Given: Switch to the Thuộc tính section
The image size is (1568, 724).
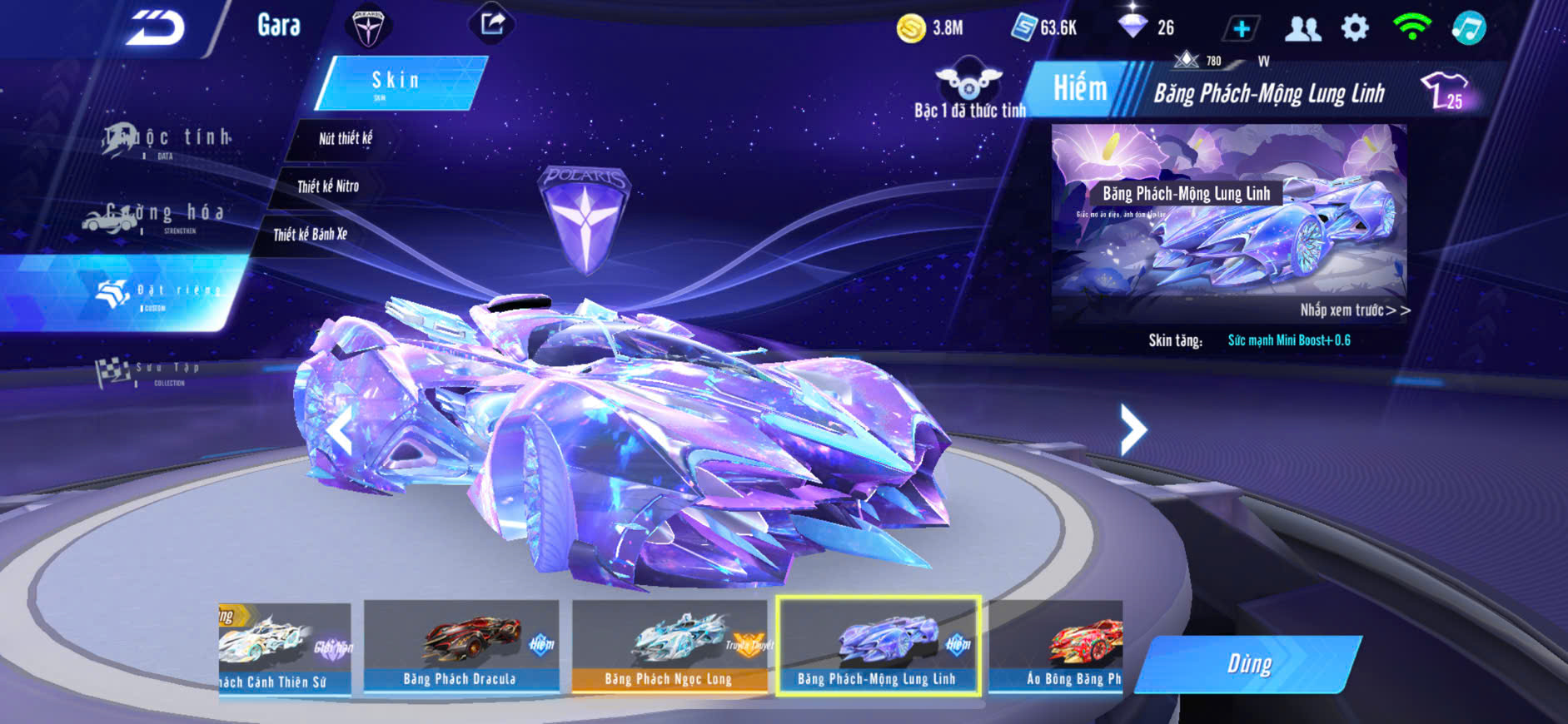Looking at the screenshot, I should coord(167,139).
